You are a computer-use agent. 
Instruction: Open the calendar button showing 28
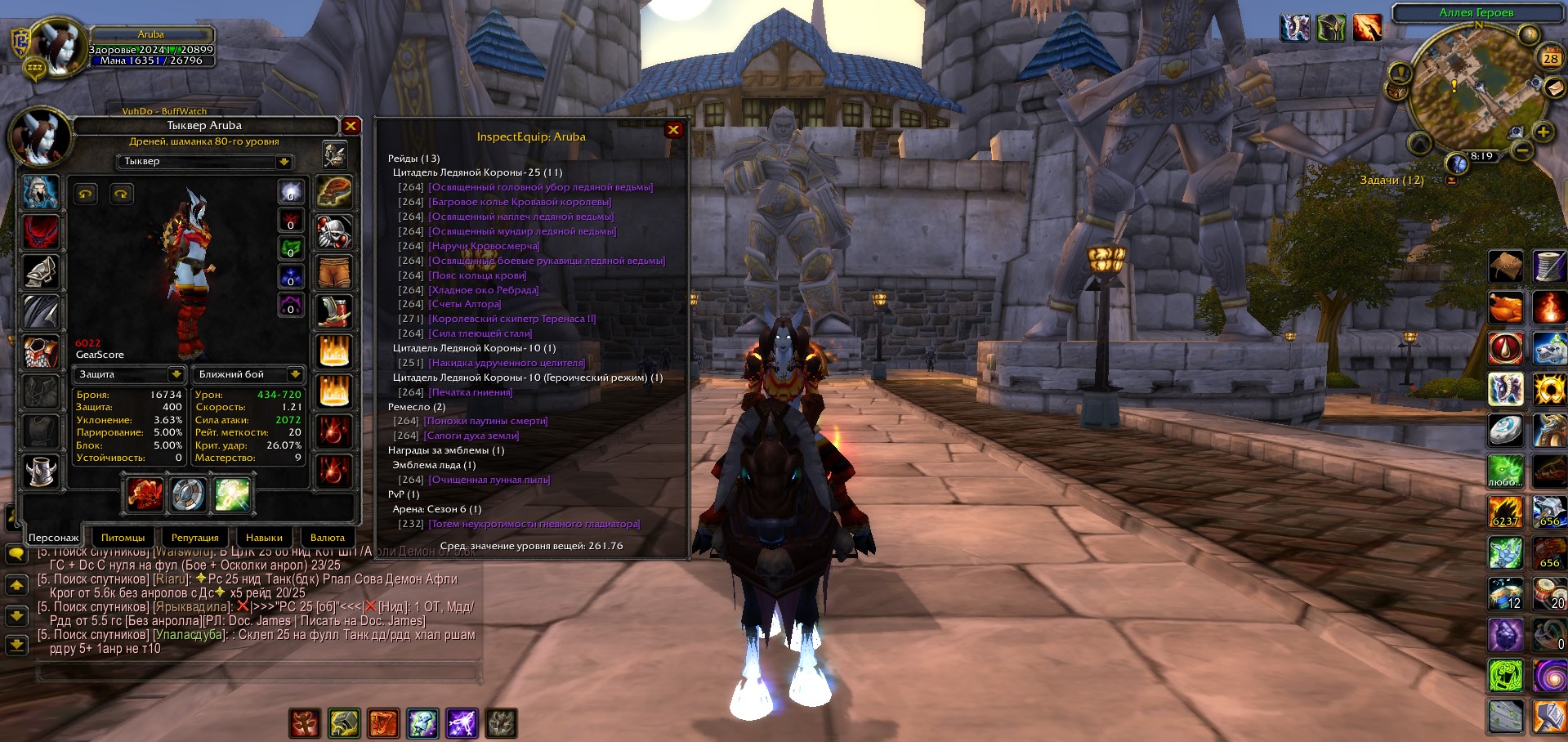(1550, 59)
